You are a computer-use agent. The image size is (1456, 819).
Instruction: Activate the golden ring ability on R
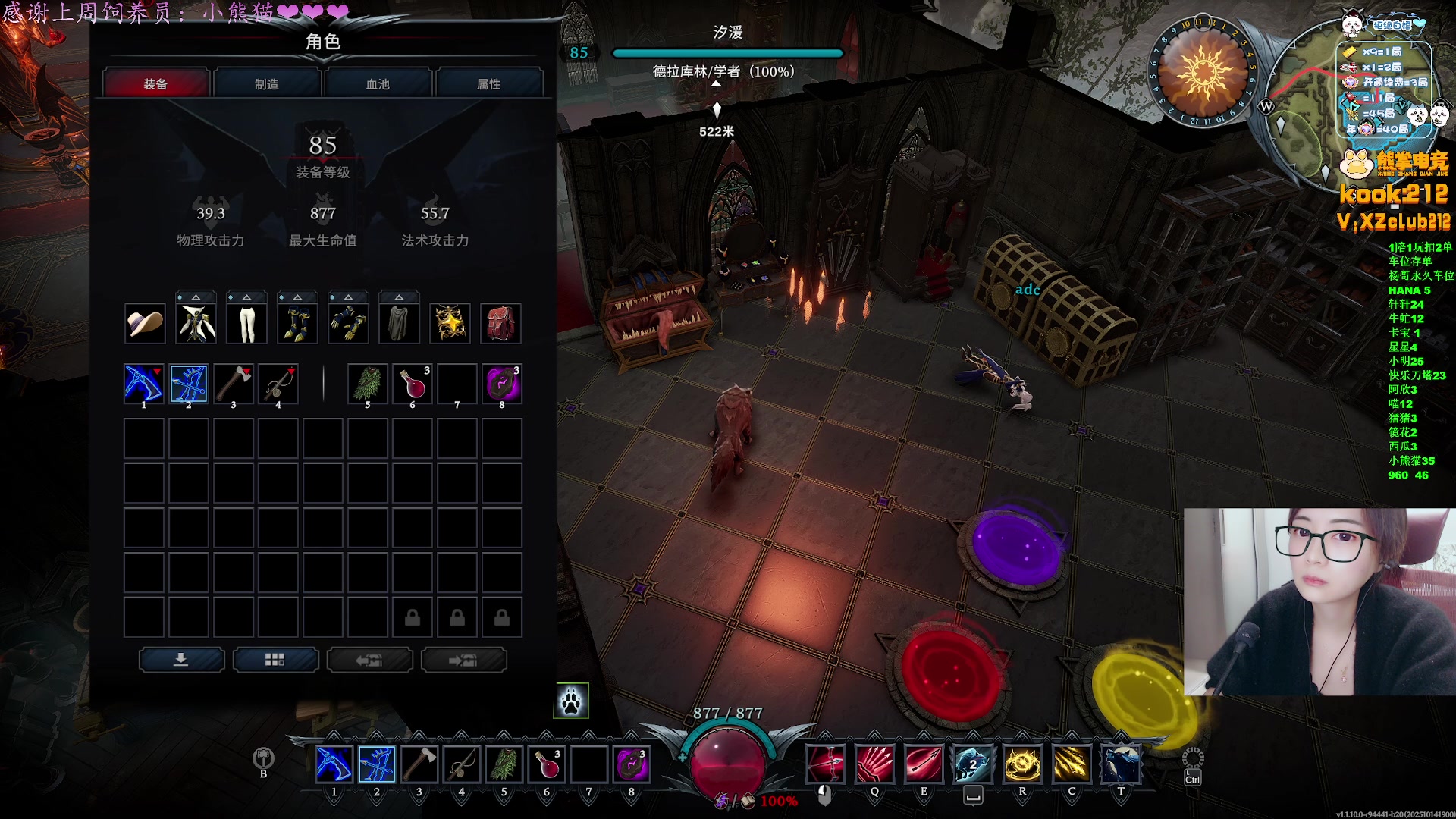pos(1021,764)
